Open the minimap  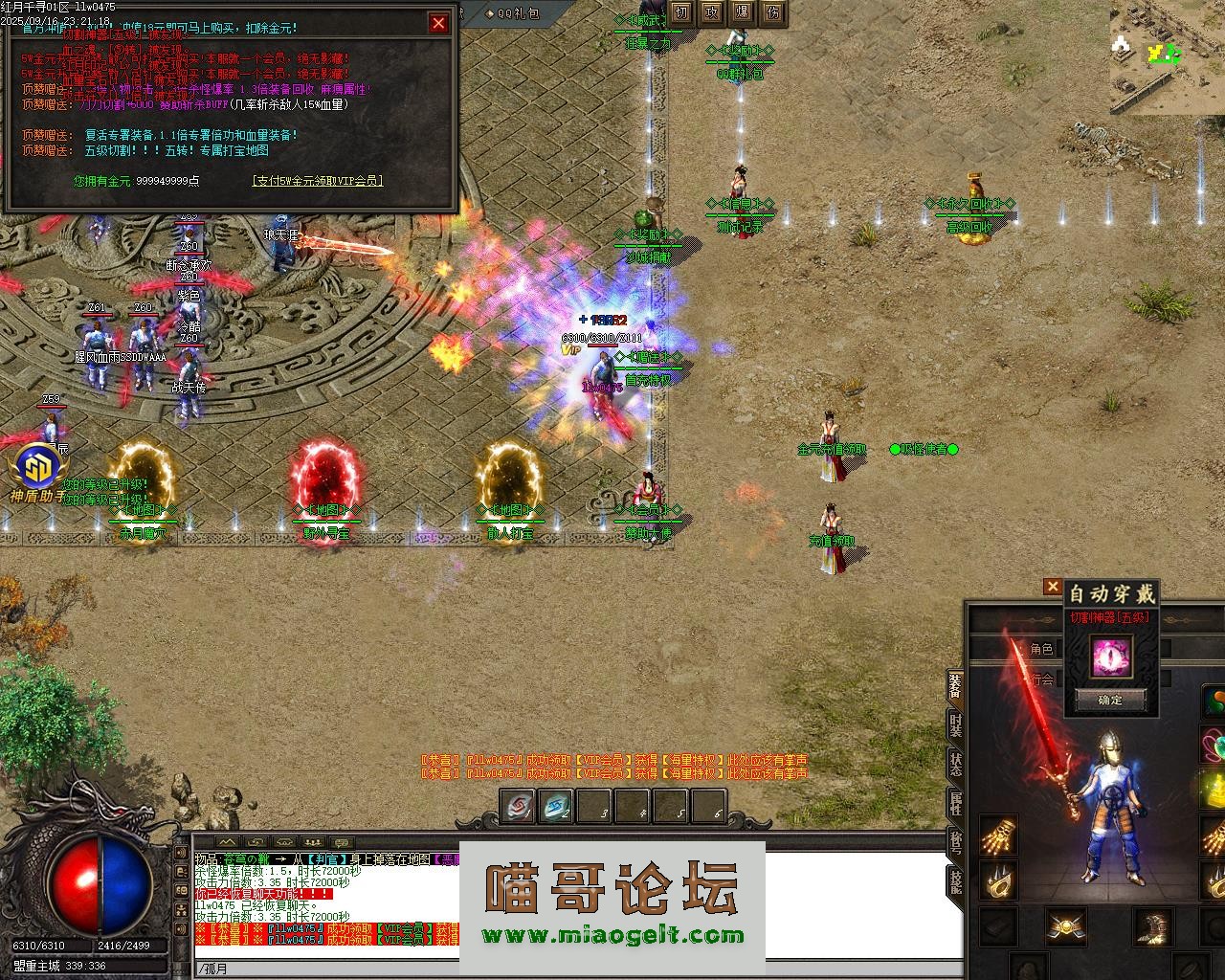pyautogui.click(x=1167, y=57)
